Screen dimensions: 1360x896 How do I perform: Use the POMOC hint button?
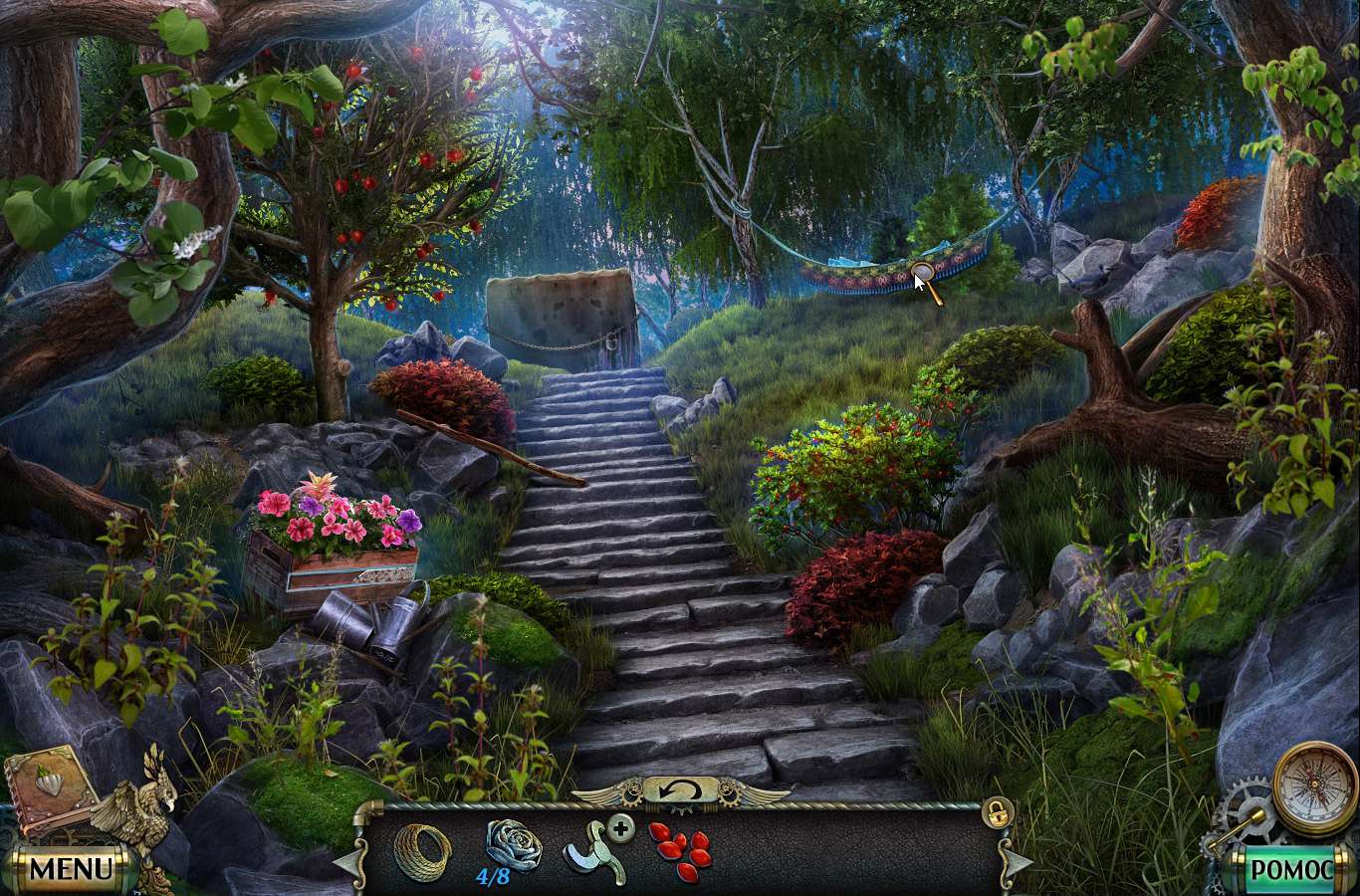tap(1289, 869)
